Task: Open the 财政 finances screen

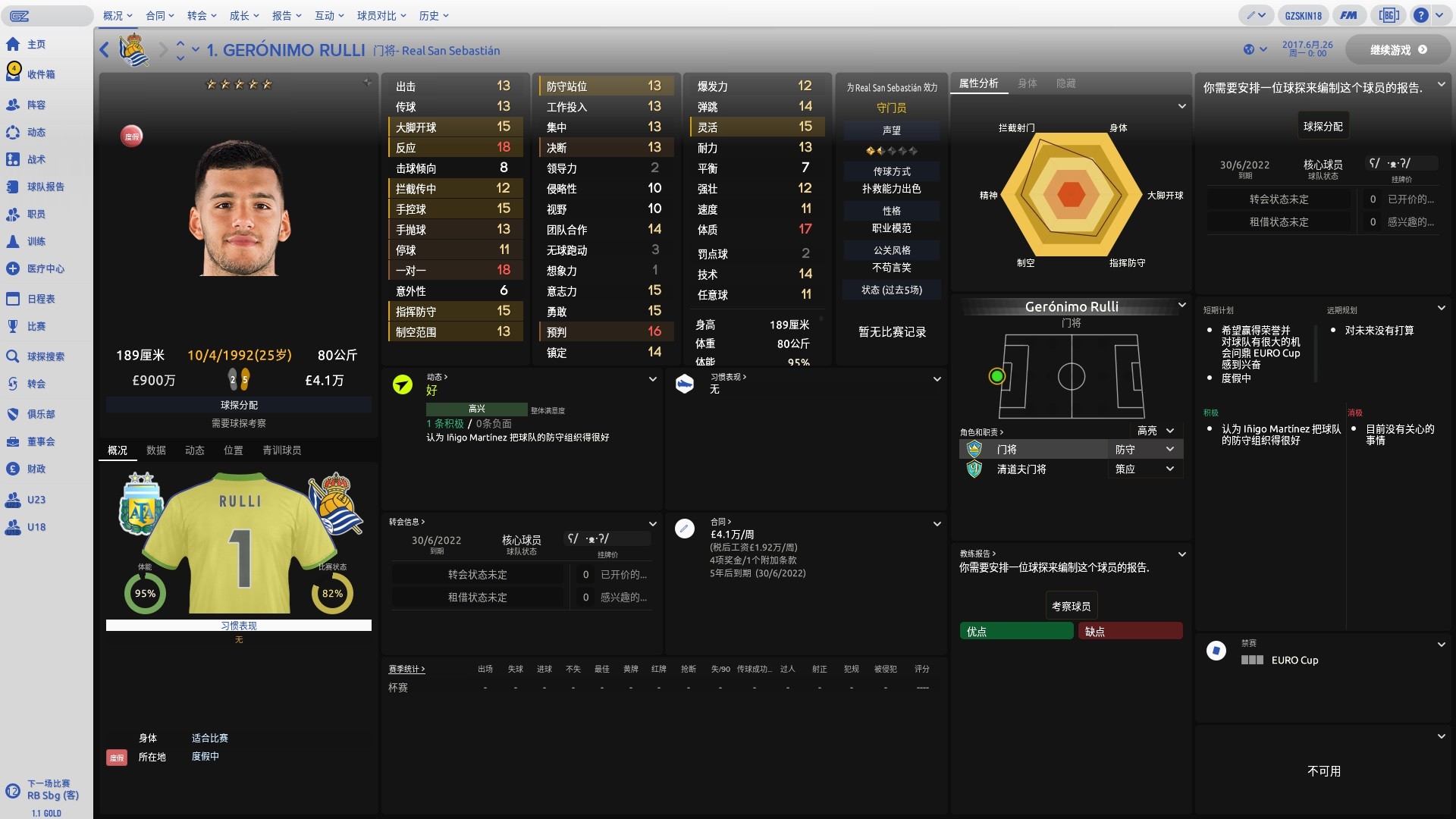Action: coord(36,469)
